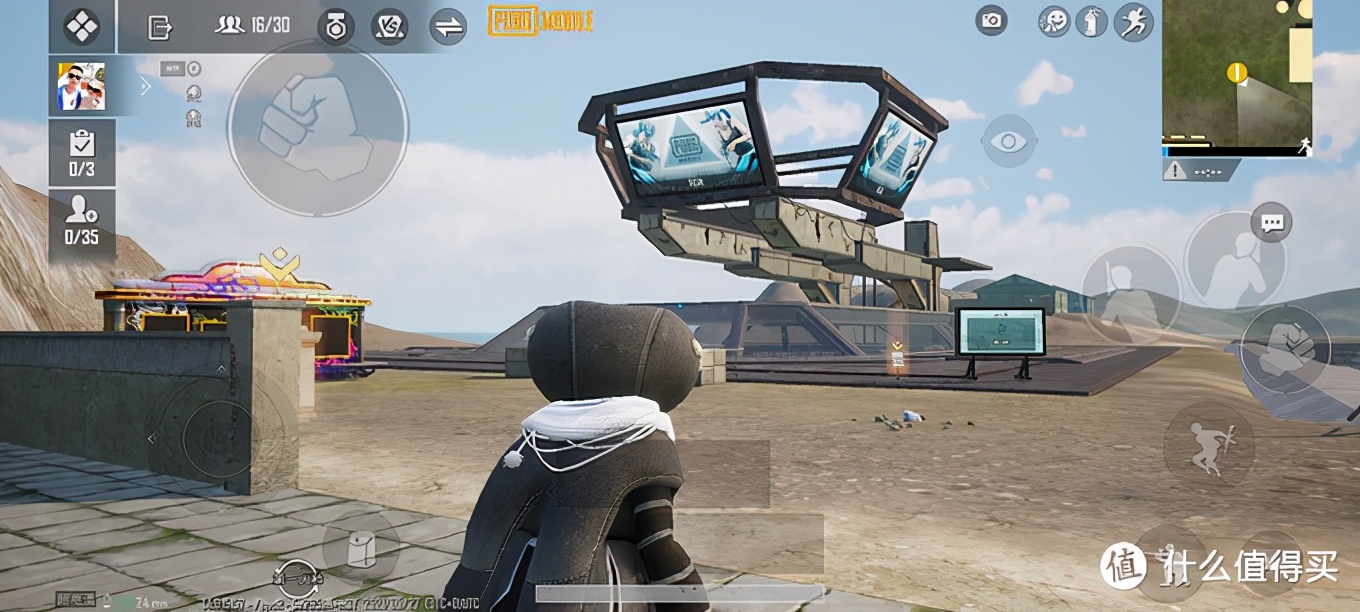The width and height of the screenshot is (1360, 612).
Task: Expand the minimap
Action: (1236, 75)
